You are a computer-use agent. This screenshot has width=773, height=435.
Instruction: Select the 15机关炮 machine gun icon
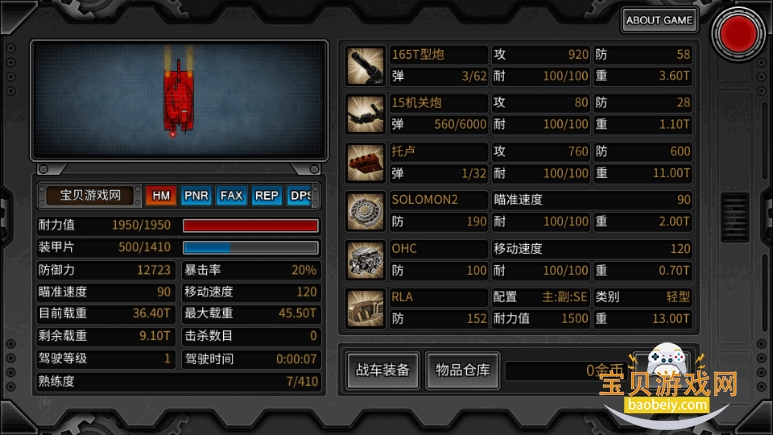pyautogui.click(x=365, y=113)
